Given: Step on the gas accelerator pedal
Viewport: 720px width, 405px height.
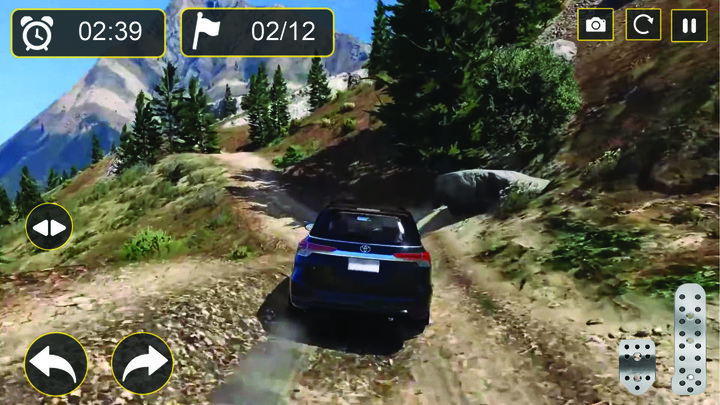Looking at the screenshot, I should (690, 339).
